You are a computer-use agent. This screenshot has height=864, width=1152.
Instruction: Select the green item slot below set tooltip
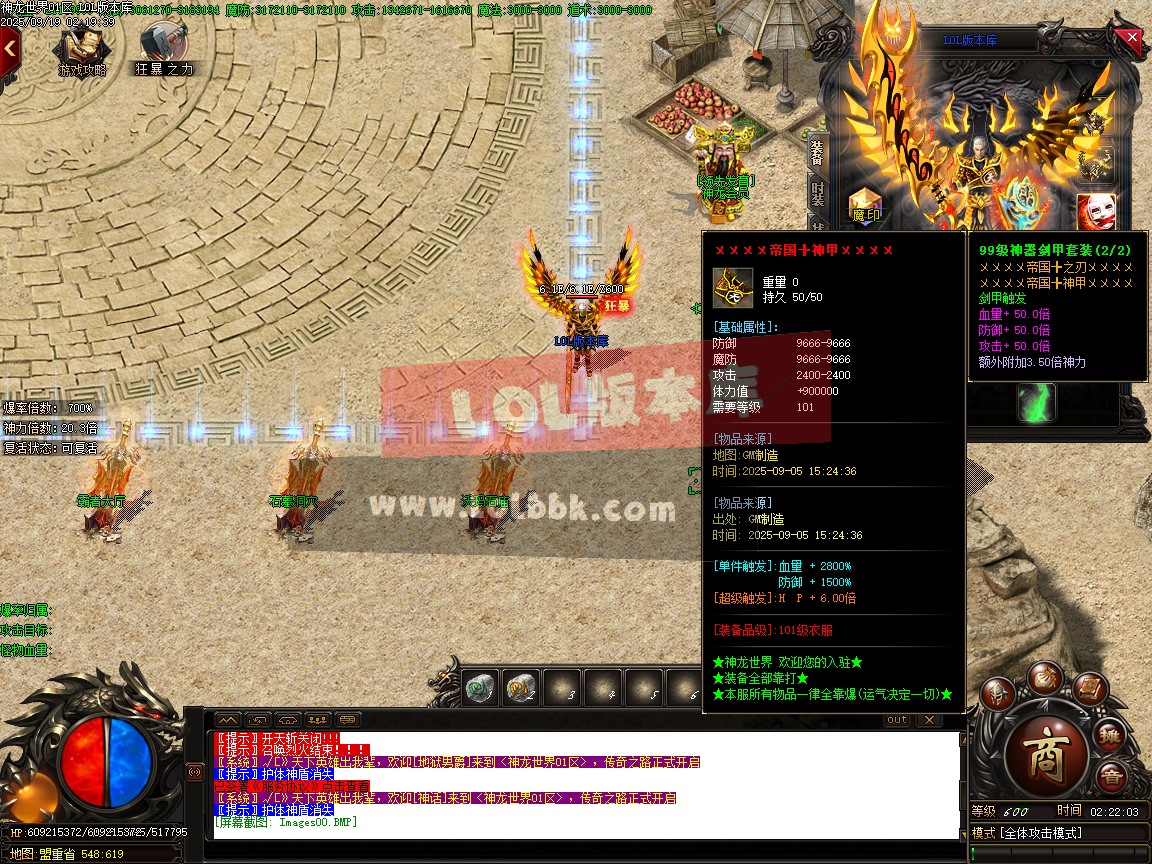click(x=1036, y=402)
